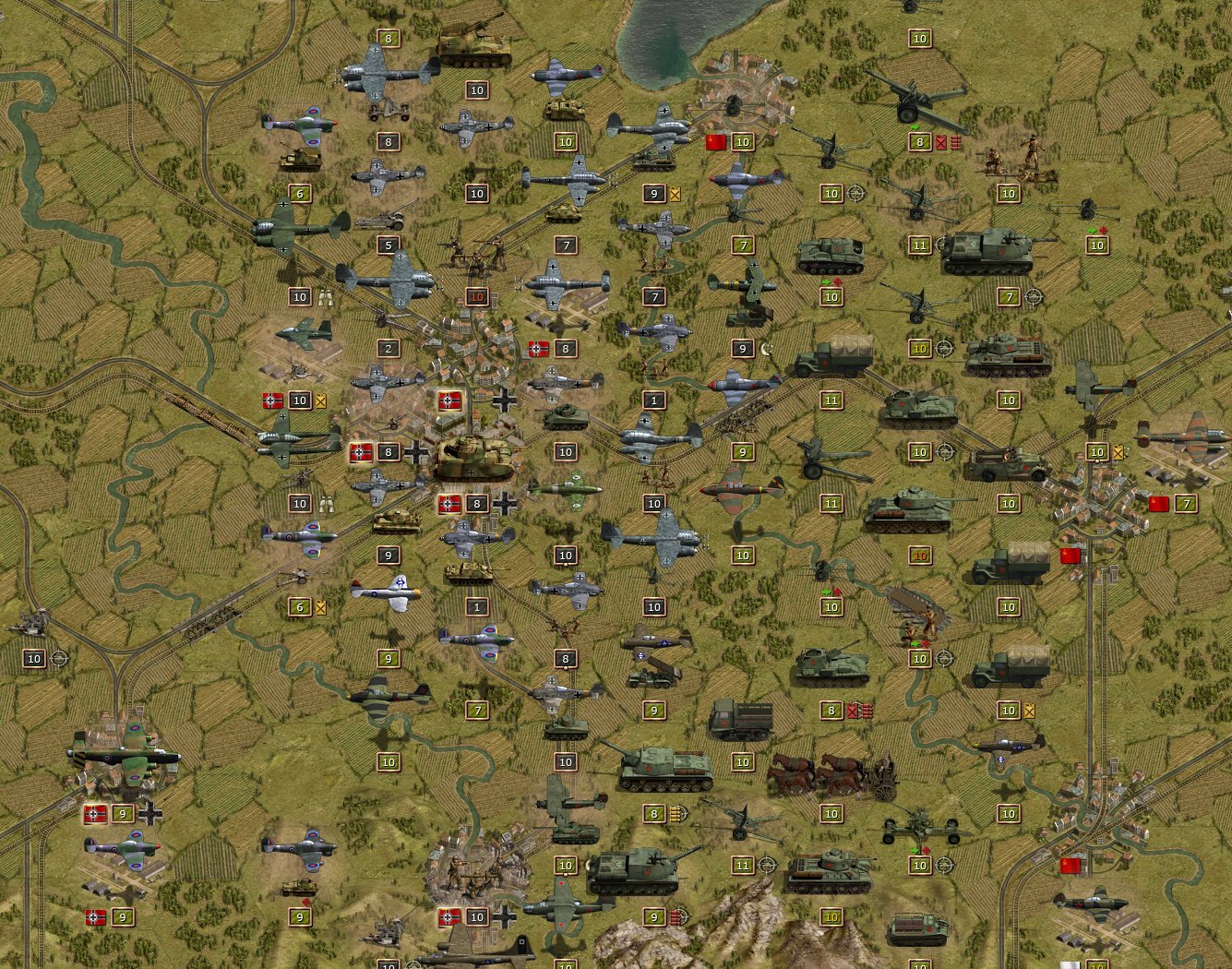
Task: Click the red Chinese flag above the top-center 10 badge
Action: 713,142
